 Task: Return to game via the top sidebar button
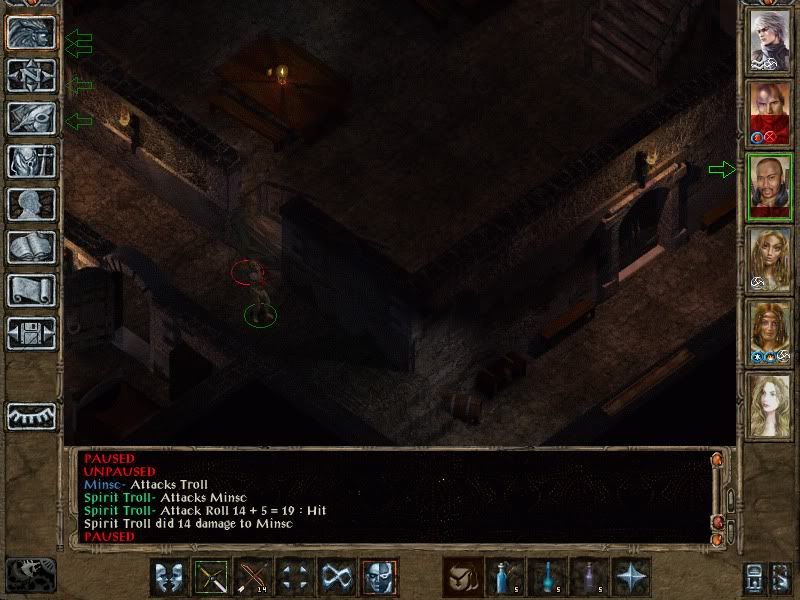pyautogui.click(x=30, y=33)
